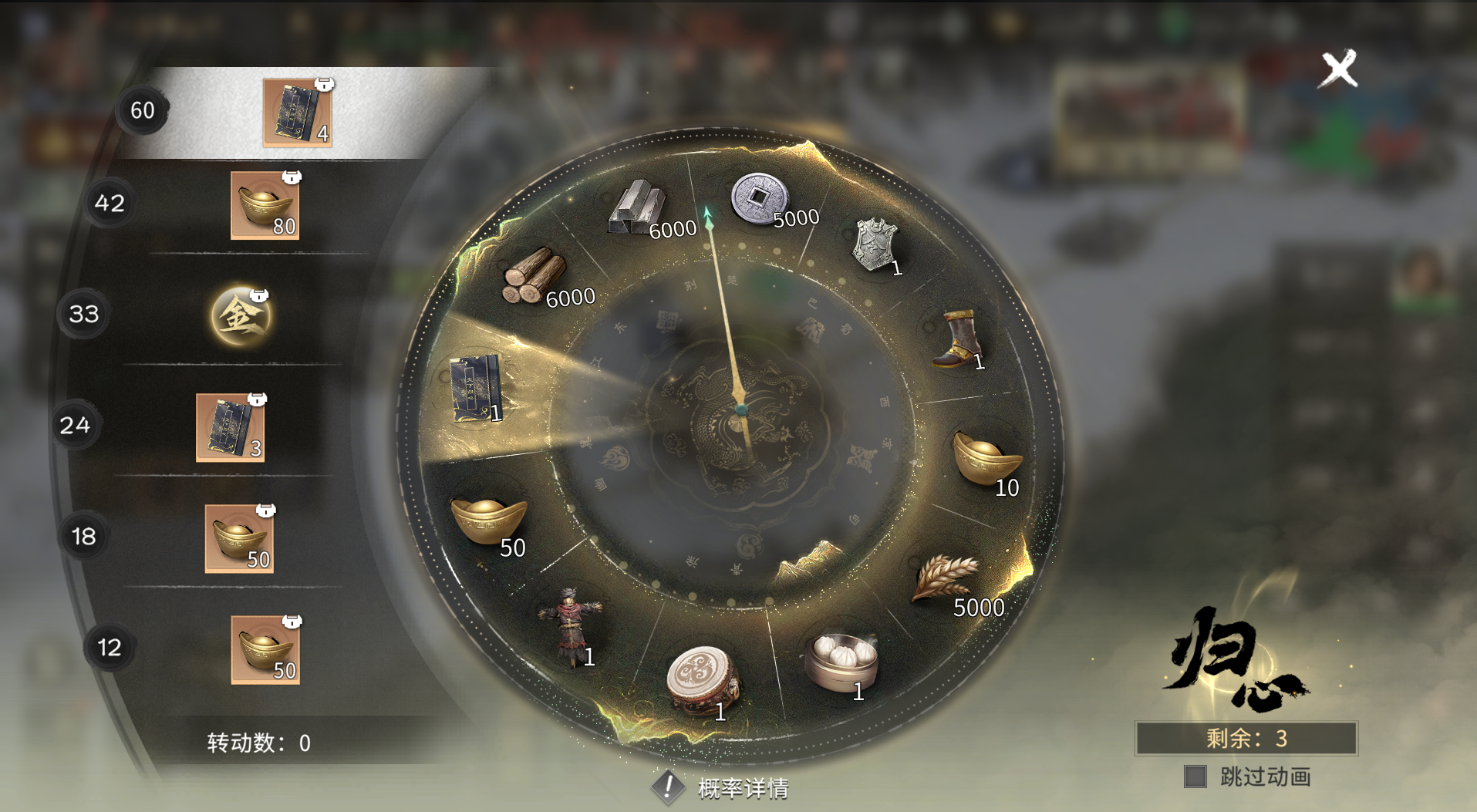Screen dimensions: 1477x812
Task: Inspect the copper coin 5000 wheel prize
Action: [x=760, y=199]
